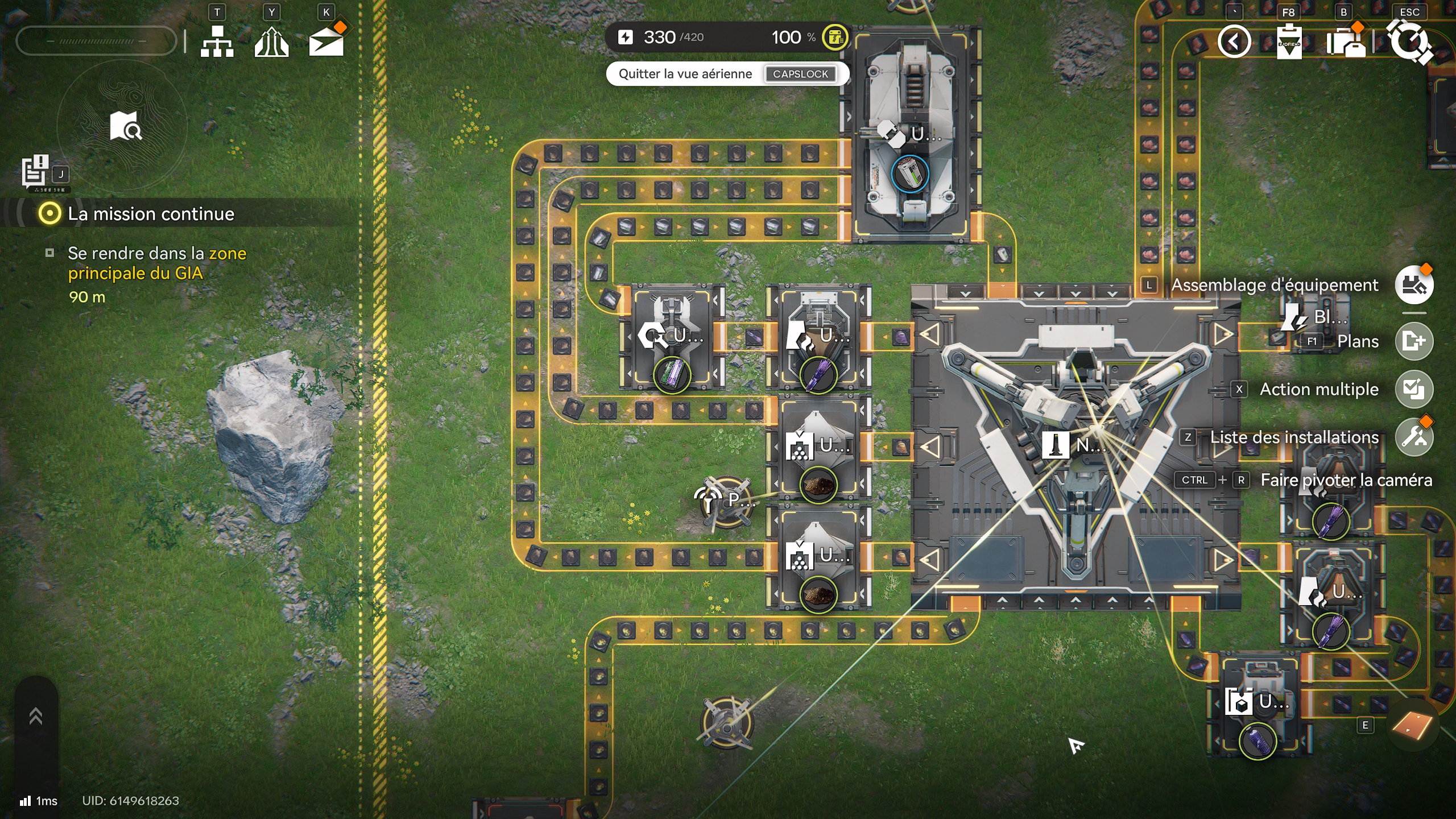The image size is (1456, 819).
Task: Click the back chevron circle in the top-right corner
Action: pos(1234,41)
